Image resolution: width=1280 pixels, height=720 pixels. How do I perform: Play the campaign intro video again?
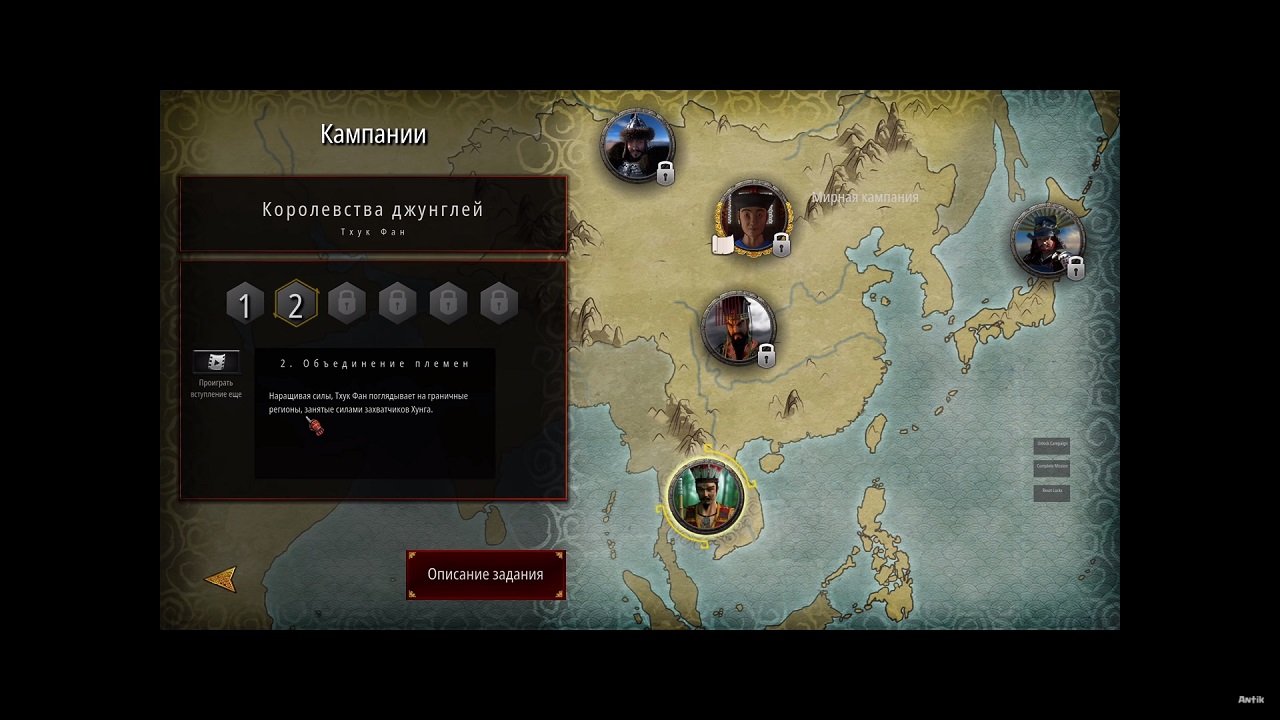216,363
